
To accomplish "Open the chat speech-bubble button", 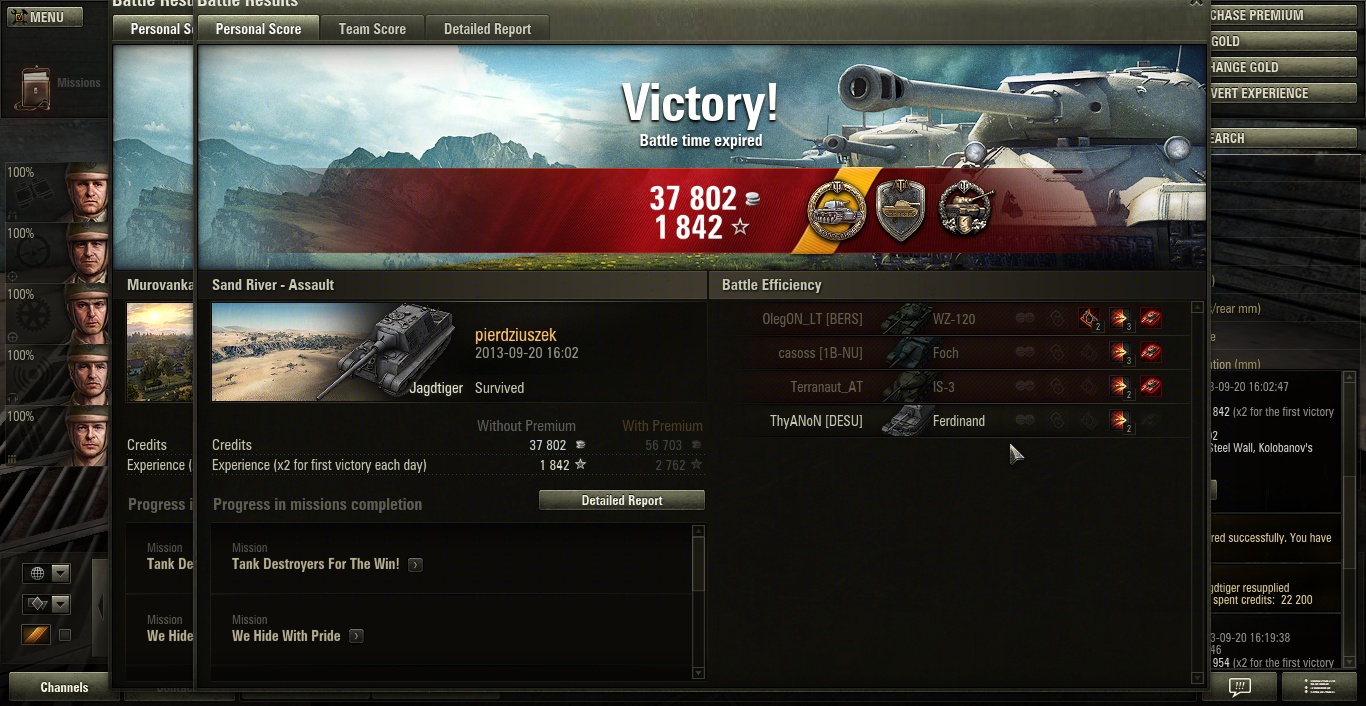I will point(1239,687).
